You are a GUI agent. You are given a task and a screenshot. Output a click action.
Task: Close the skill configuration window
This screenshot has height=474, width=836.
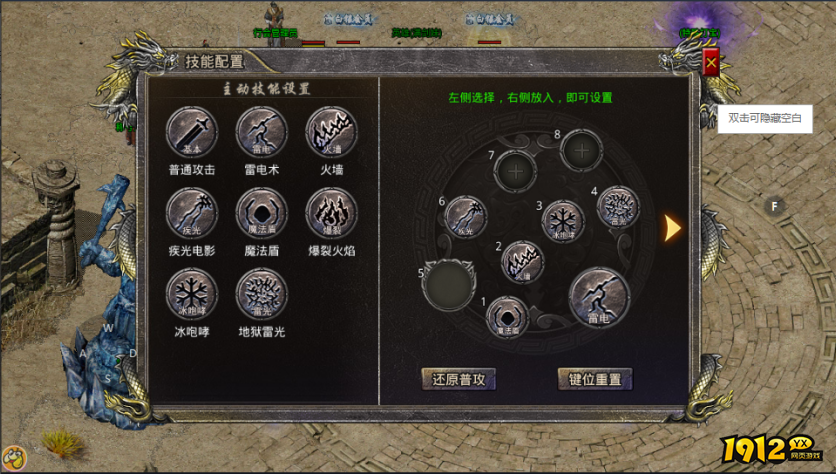tap(711, 64)
